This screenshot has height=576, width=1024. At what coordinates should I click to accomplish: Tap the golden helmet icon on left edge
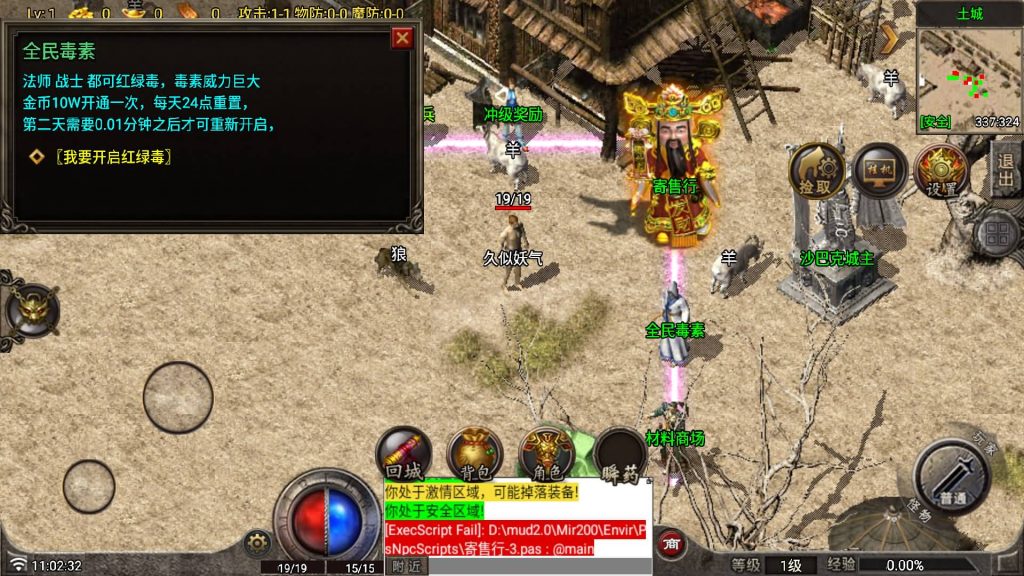point(31,309)
